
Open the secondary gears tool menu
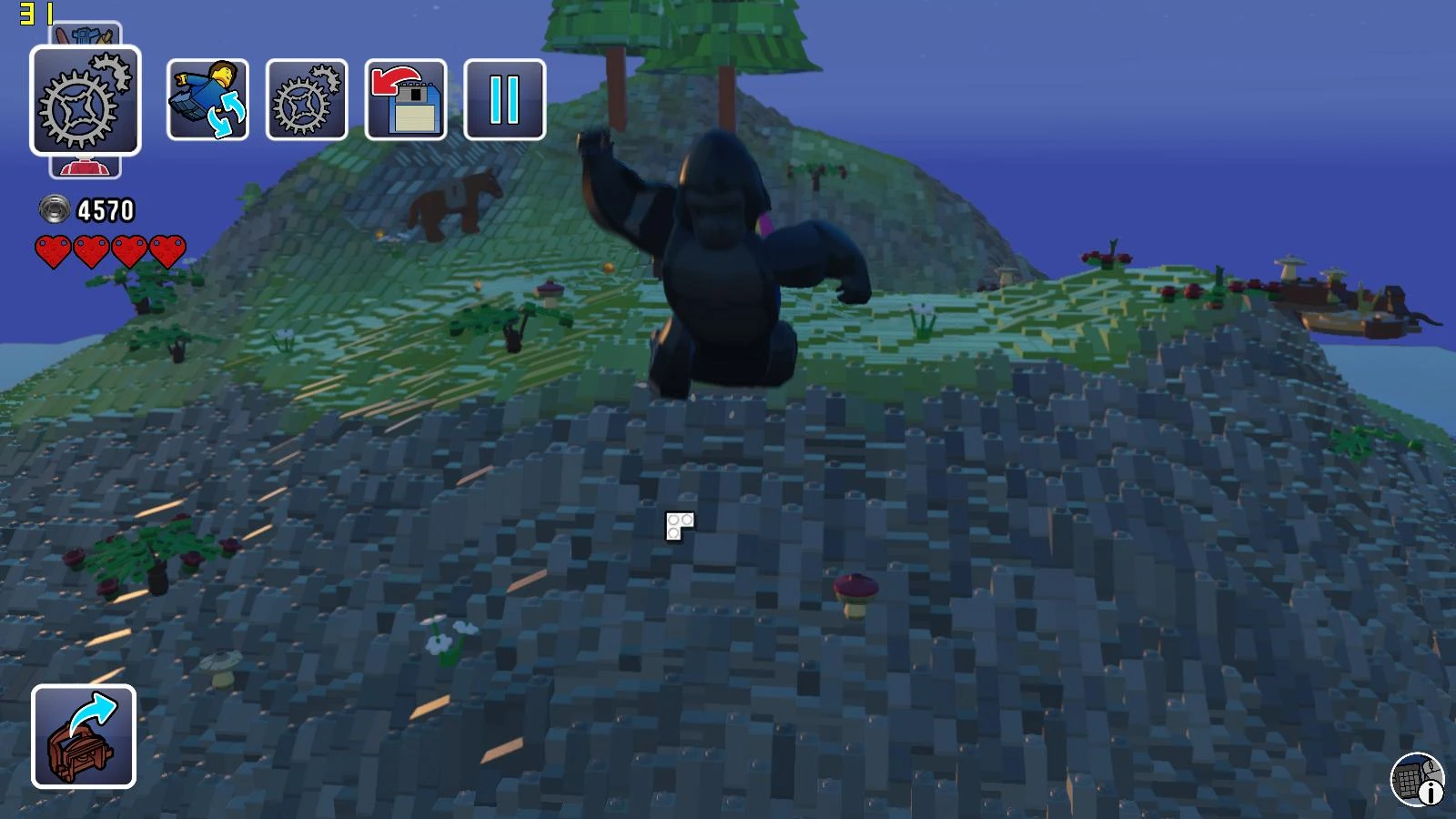pos(307,97)
